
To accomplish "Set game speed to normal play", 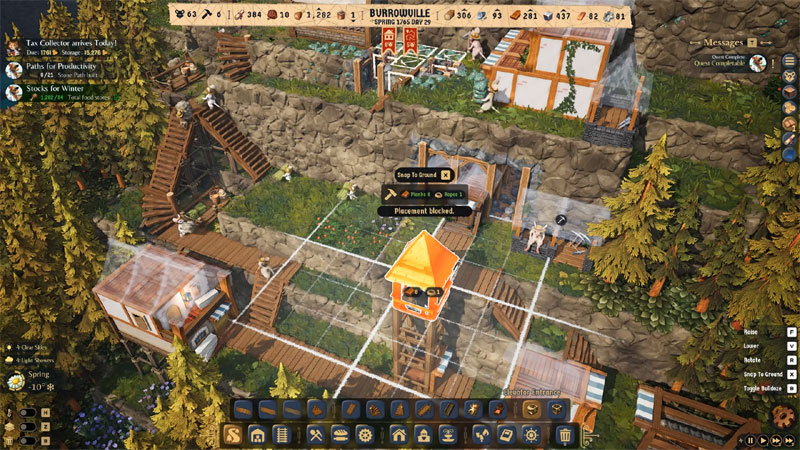I will (x=763, y=440).
